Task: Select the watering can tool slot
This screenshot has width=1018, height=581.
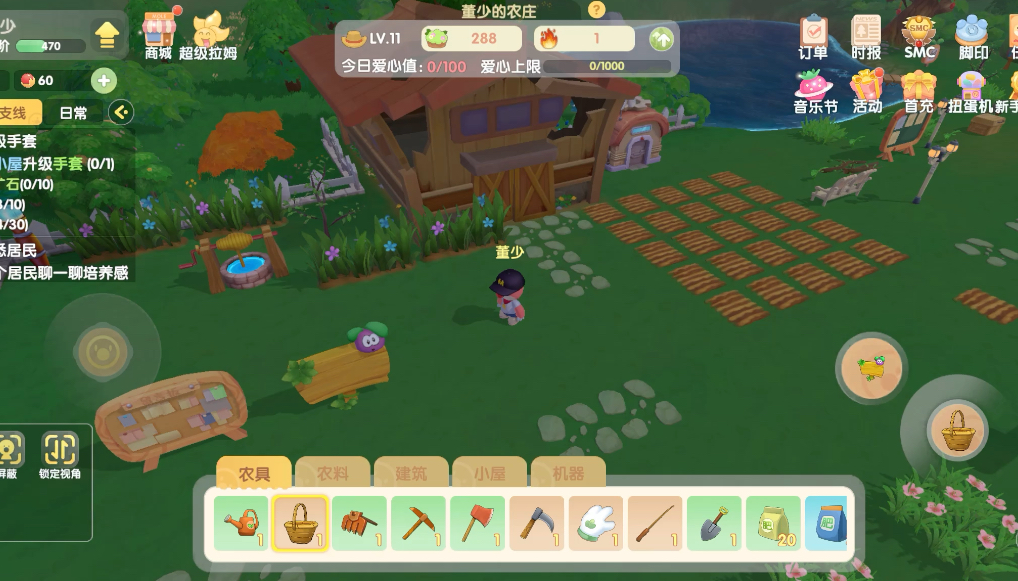Action: 241,522
